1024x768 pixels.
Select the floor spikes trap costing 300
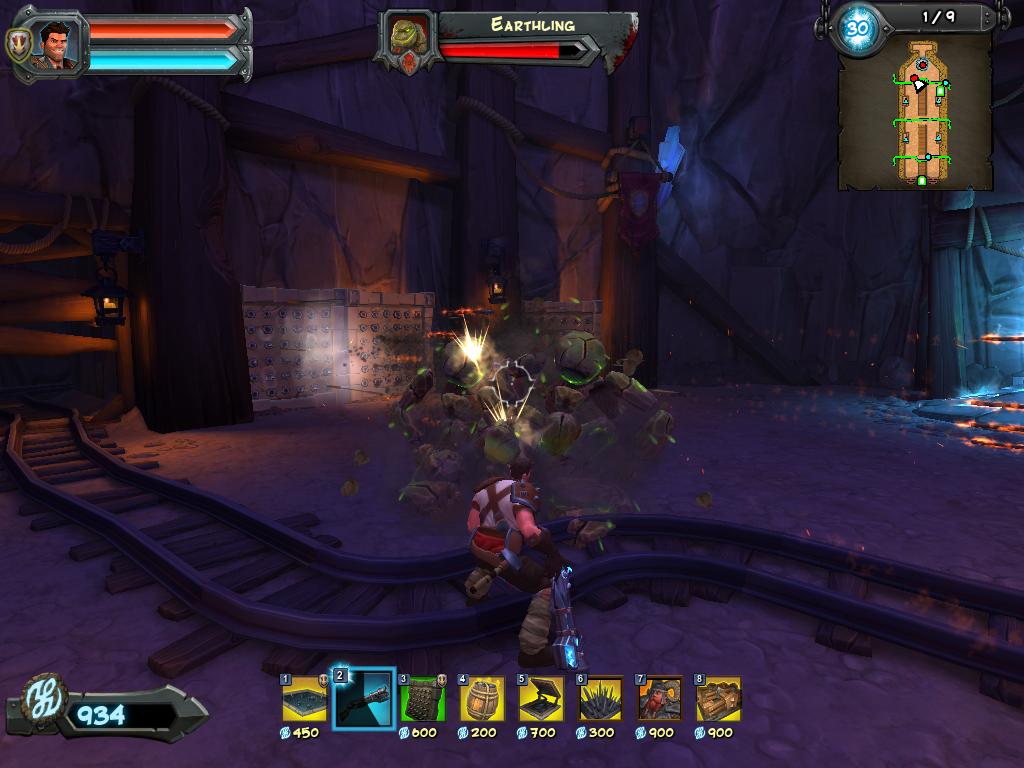[x=600, y=699]
